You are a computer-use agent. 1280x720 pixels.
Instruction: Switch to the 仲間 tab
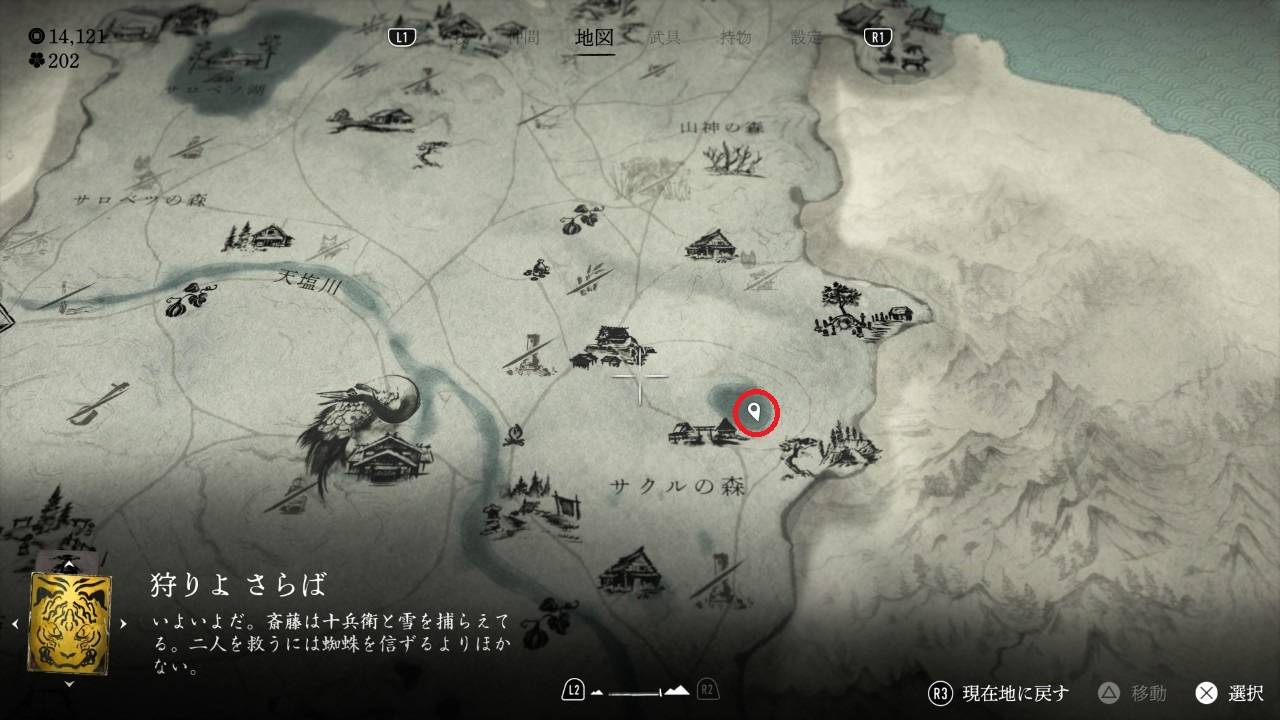(x=524, y=38)
